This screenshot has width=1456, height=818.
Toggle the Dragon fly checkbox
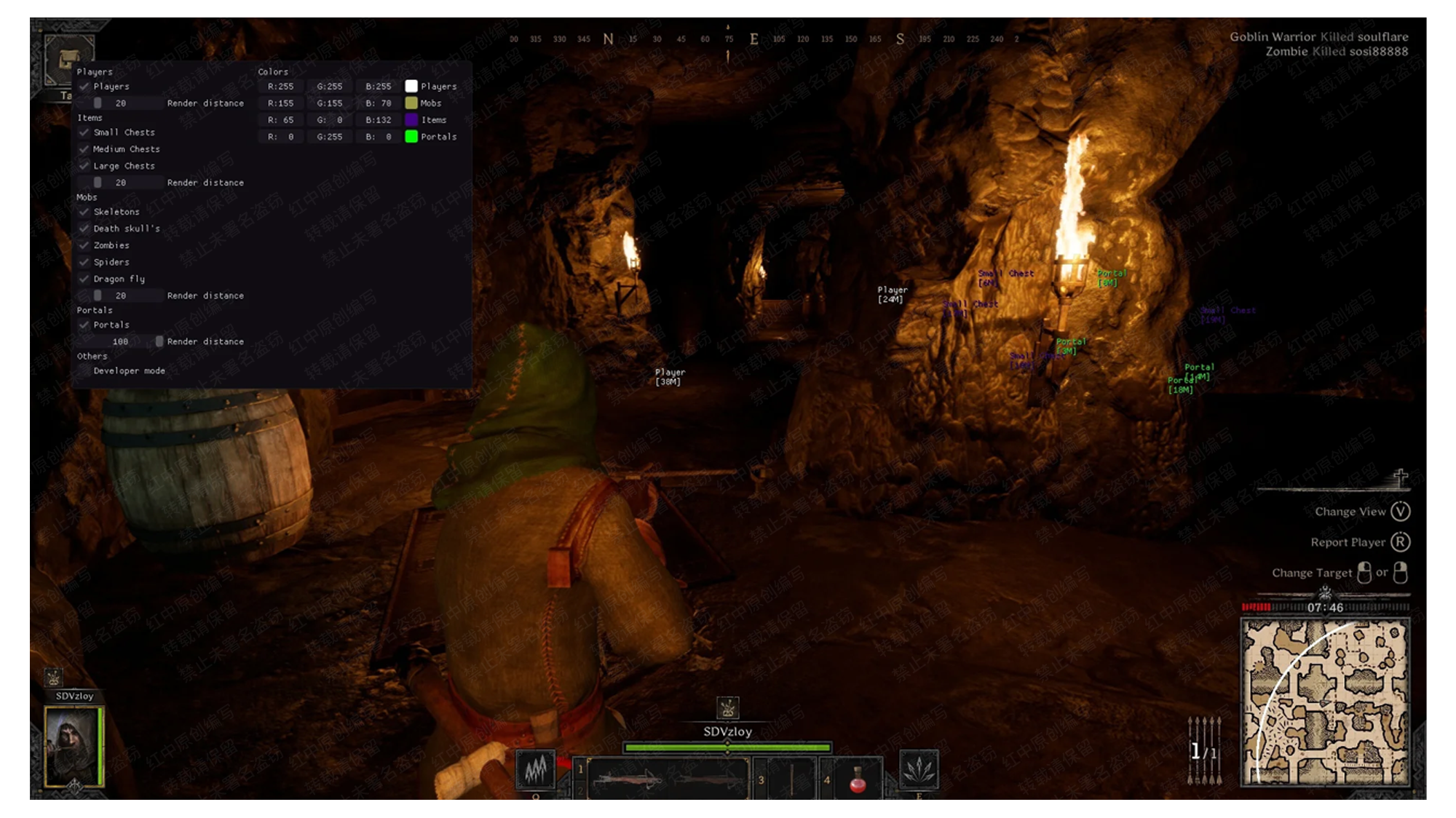[84, 279]
